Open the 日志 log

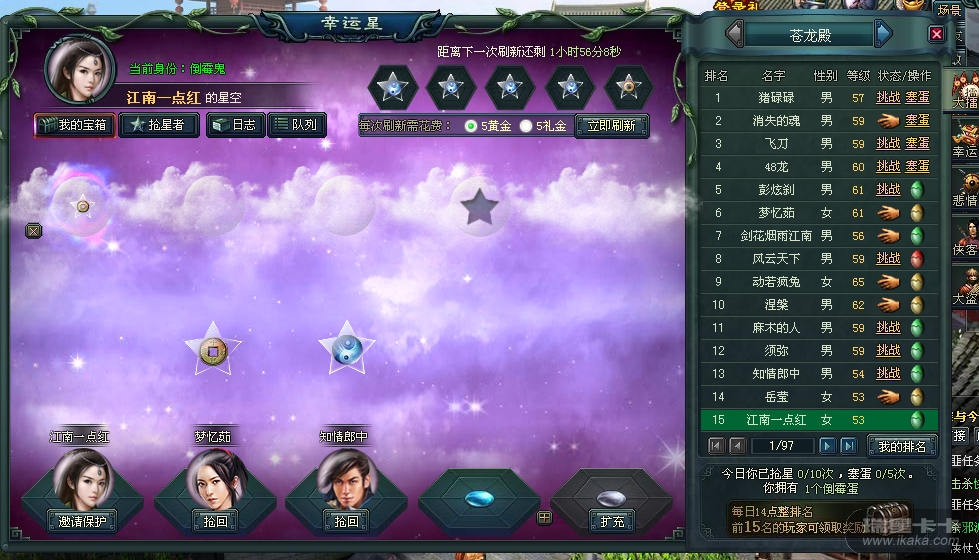[x=235, y=125]
